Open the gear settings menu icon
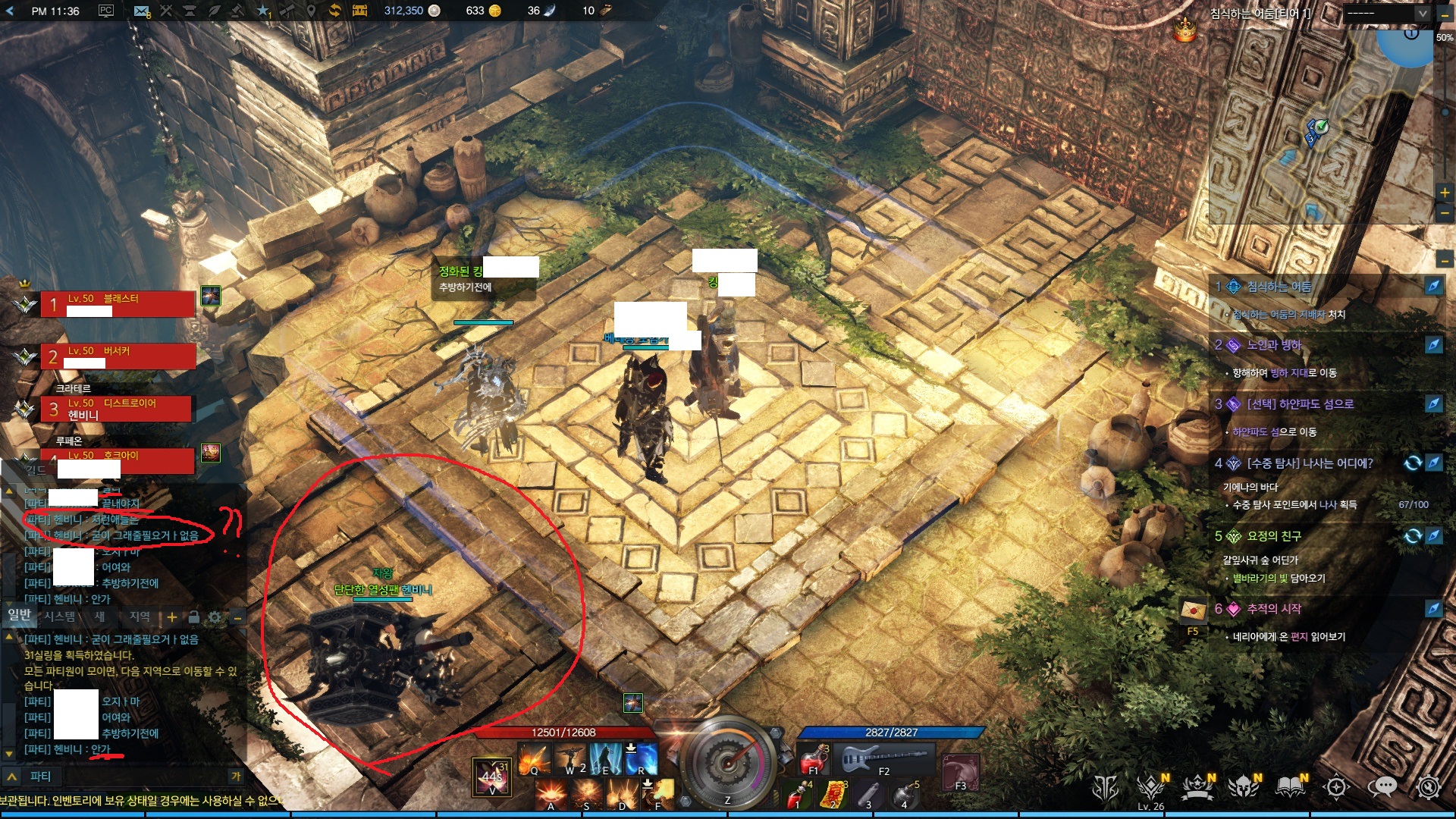The height and width of the screenshot is (819, 1456). coord(1428,789)
